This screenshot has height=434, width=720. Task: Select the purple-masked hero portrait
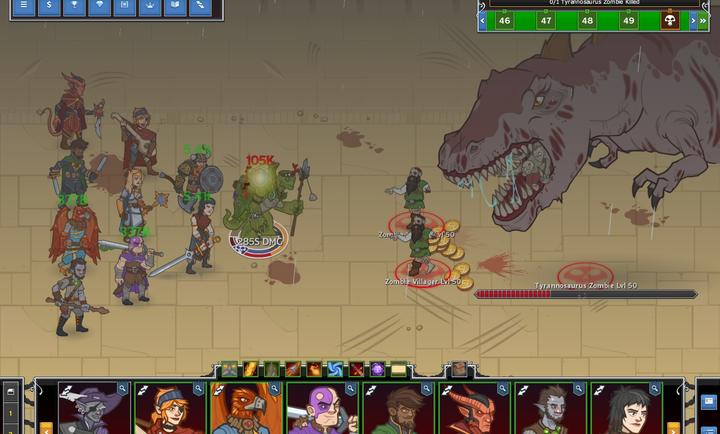[x=321, y=410]
